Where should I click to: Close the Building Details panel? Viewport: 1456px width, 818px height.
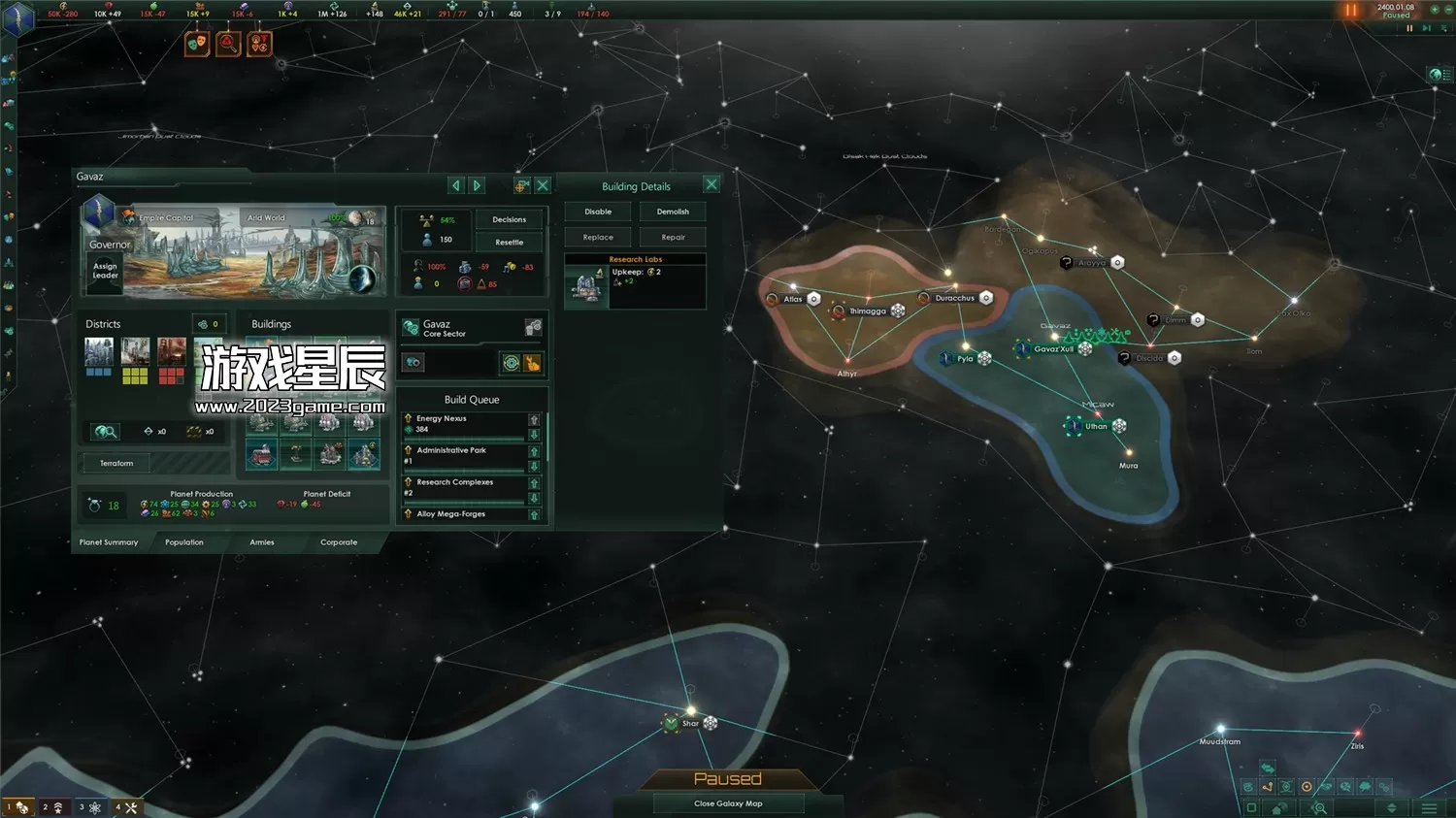click(x=711, y=184)
